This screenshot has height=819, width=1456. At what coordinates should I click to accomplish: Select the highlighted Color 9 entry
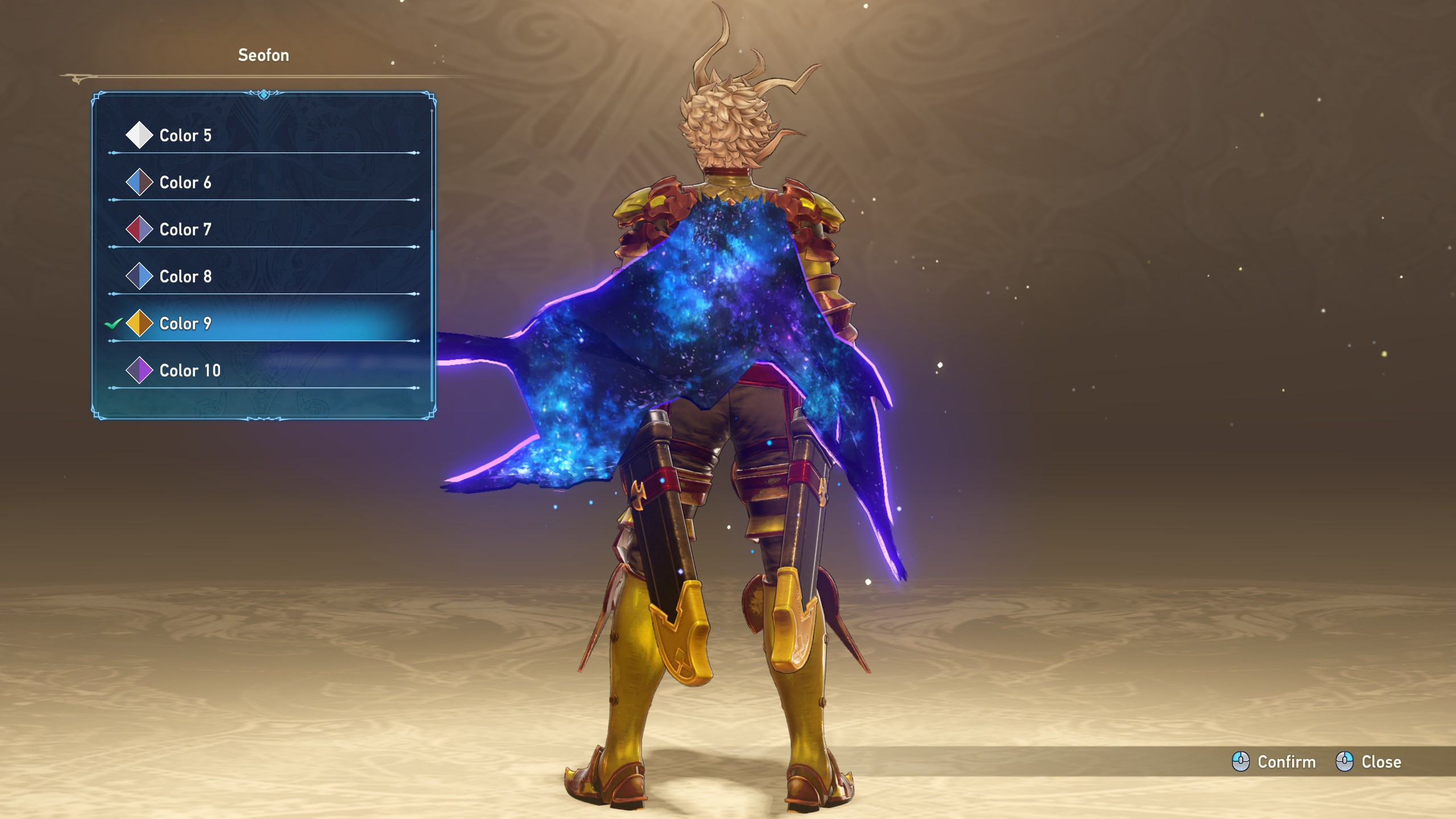(x=185, y=324)
